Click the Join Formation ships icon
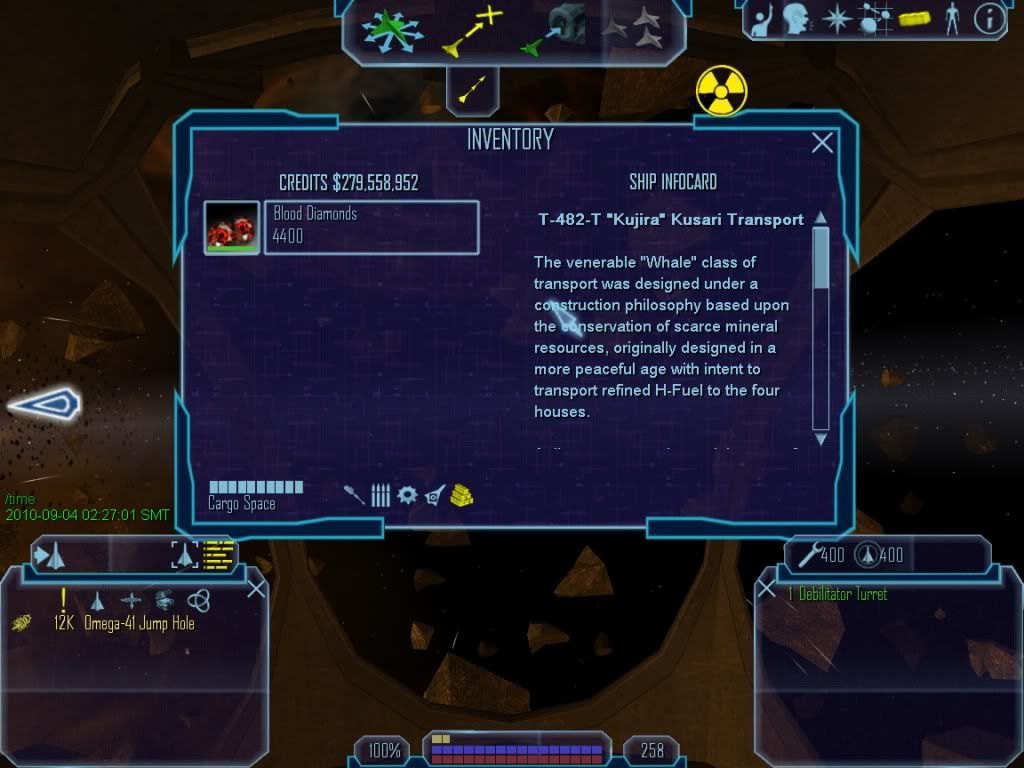The height and width of the screenshot is (768, 1024). pyautogui.click(x=633, y=30)
